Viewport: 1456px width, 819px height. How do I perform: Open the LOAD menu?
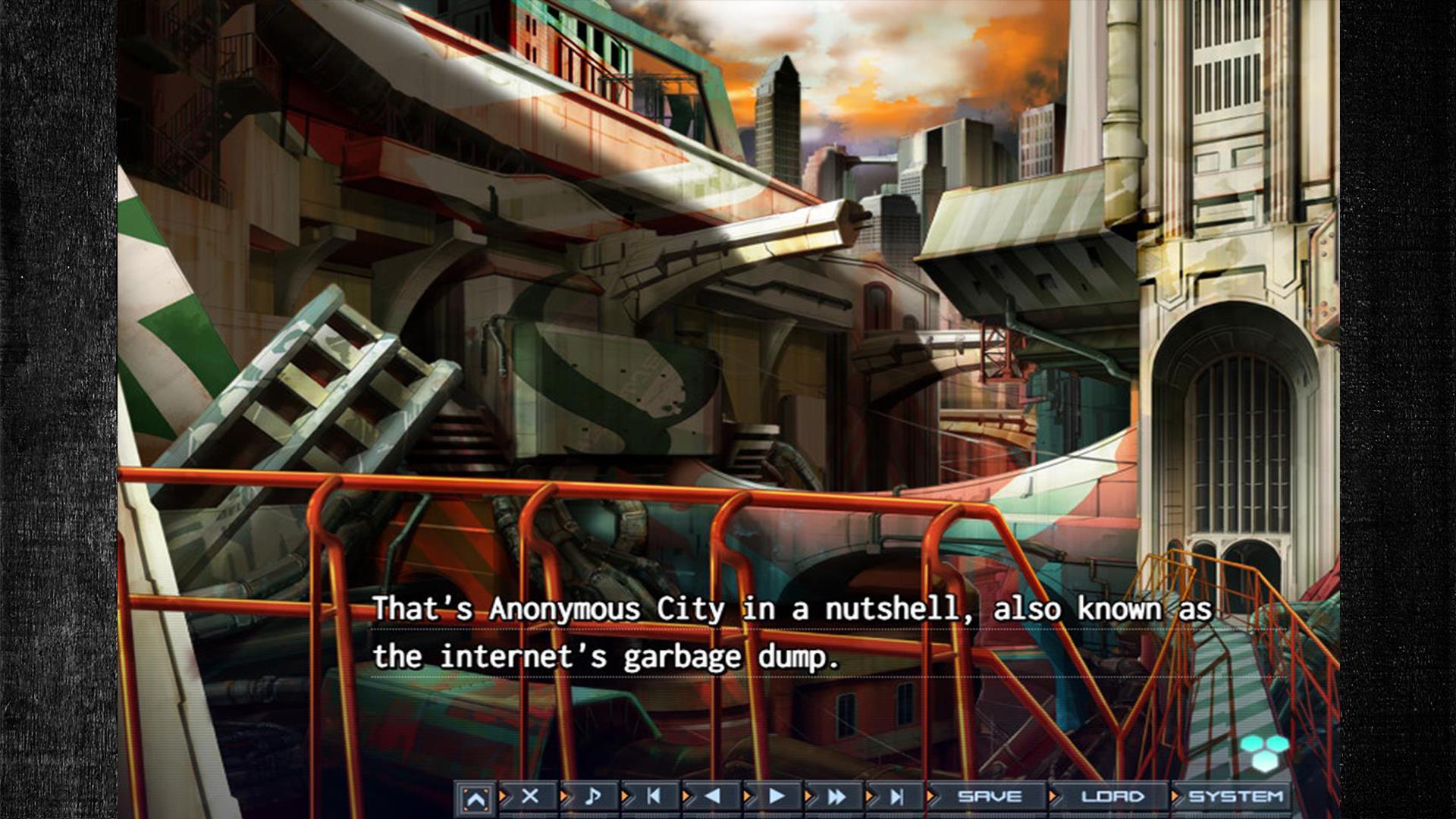coord(1112,796)
